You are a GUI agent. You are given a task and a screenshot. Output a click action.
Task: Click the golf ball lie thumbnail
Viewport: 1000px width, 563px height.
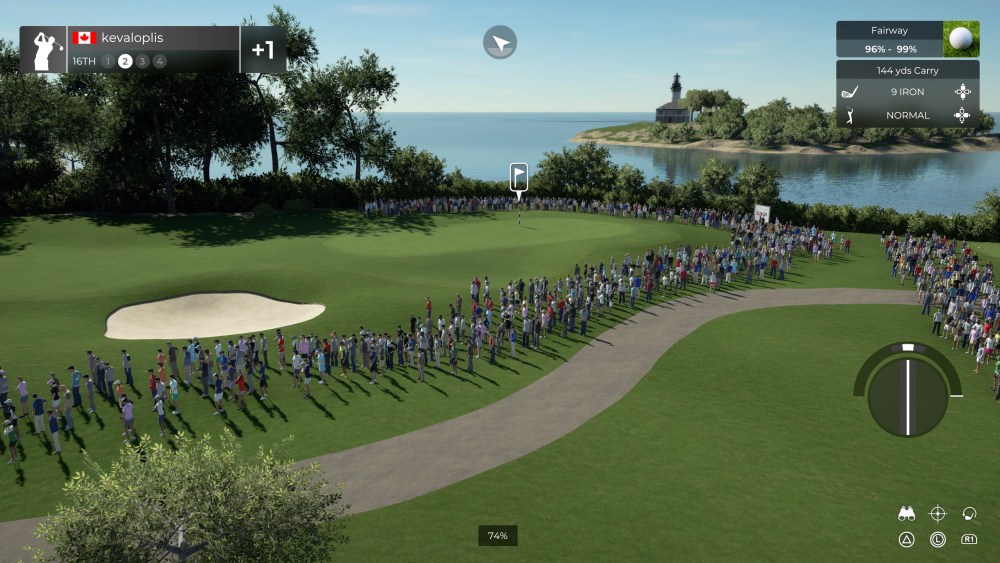coord(960,39)
